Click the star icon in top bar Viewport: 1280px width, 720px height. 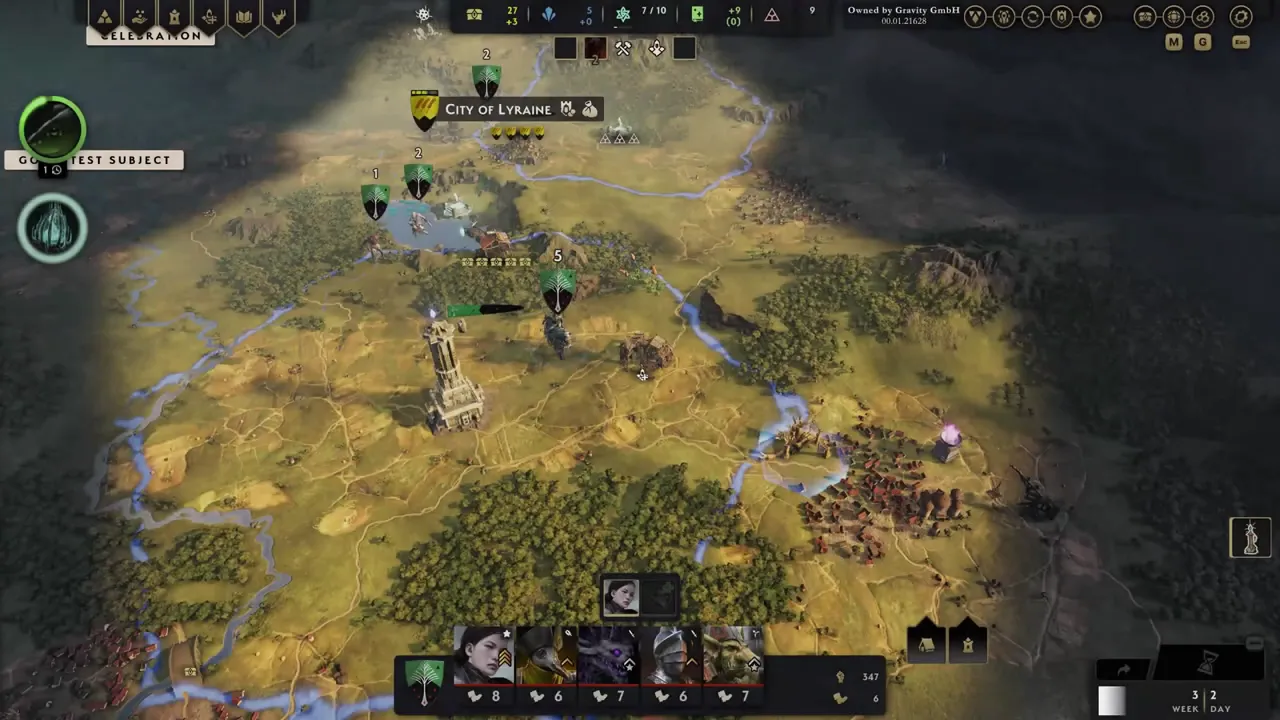1091,17
